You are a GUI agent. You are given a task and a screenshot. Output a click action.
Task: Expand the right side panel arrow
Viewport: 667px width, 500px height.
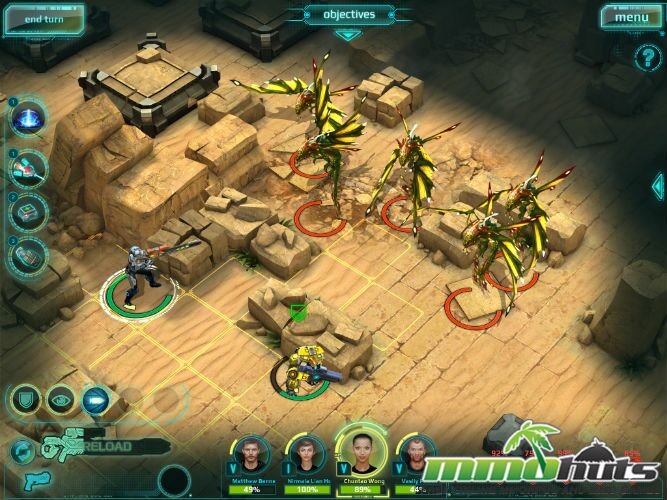point(658,185)
